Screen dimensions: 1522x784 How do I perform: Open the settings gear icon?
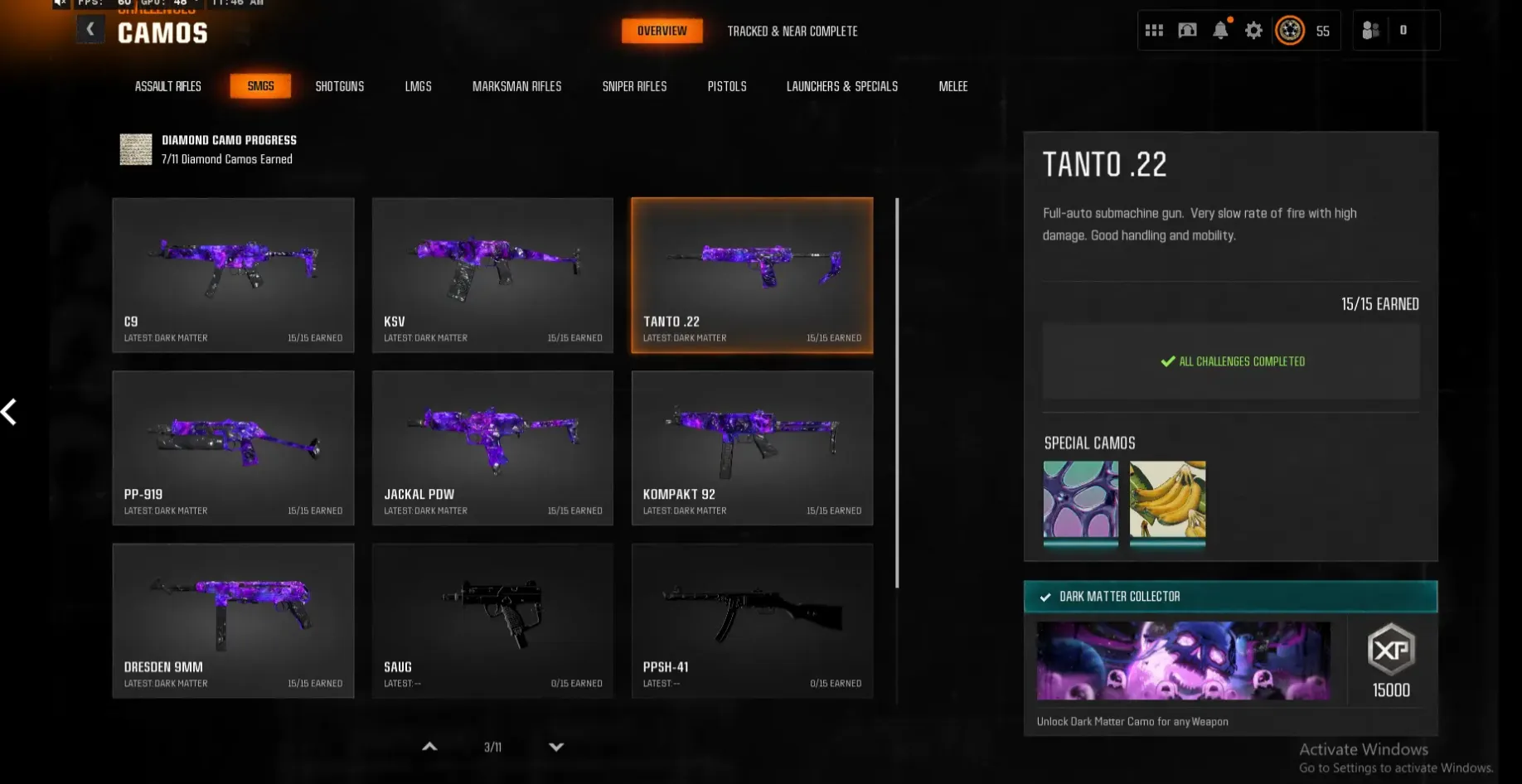(x=1253, y=30)
